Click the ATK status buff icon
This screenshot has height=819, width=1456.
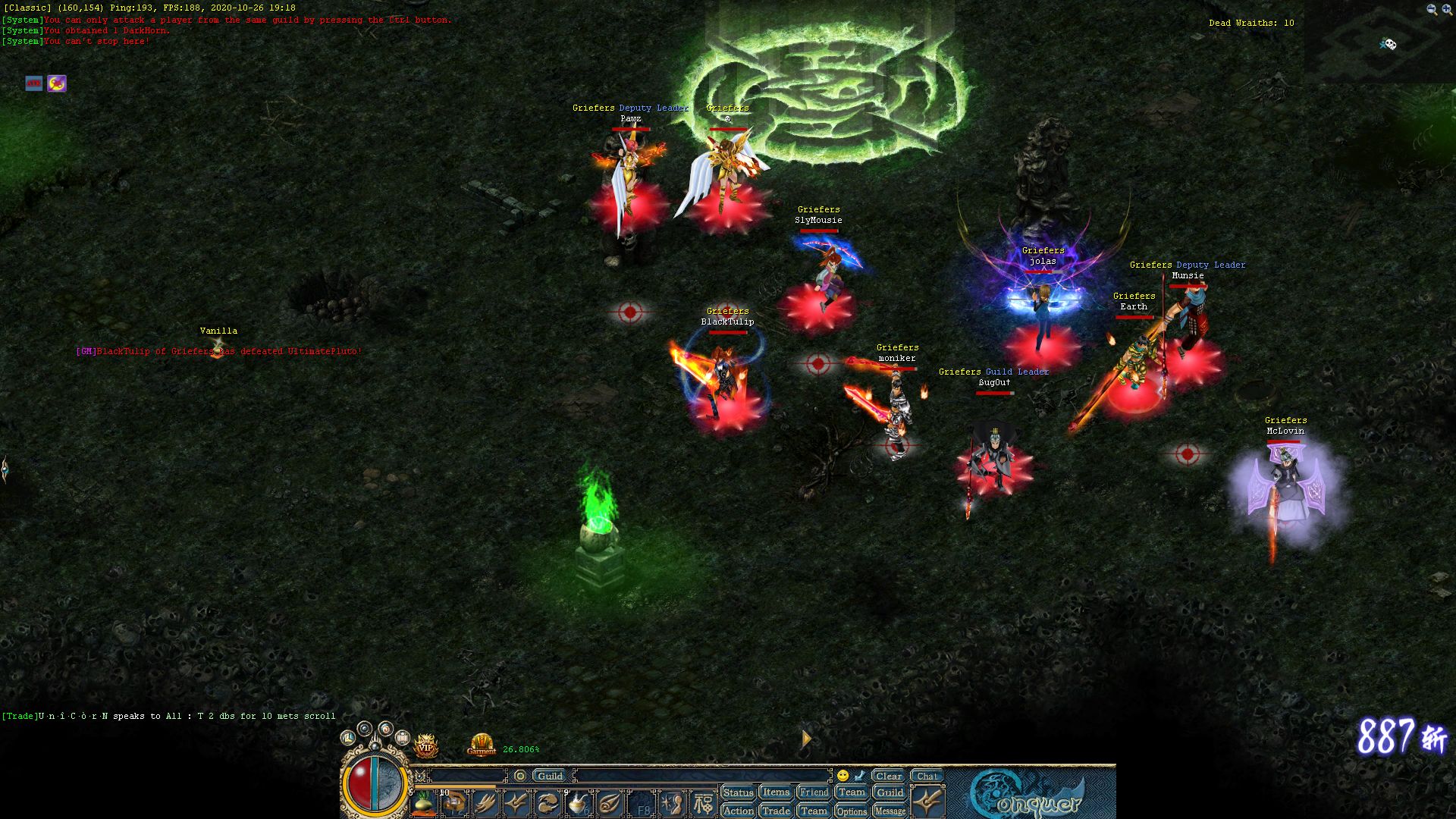(34, 83)
